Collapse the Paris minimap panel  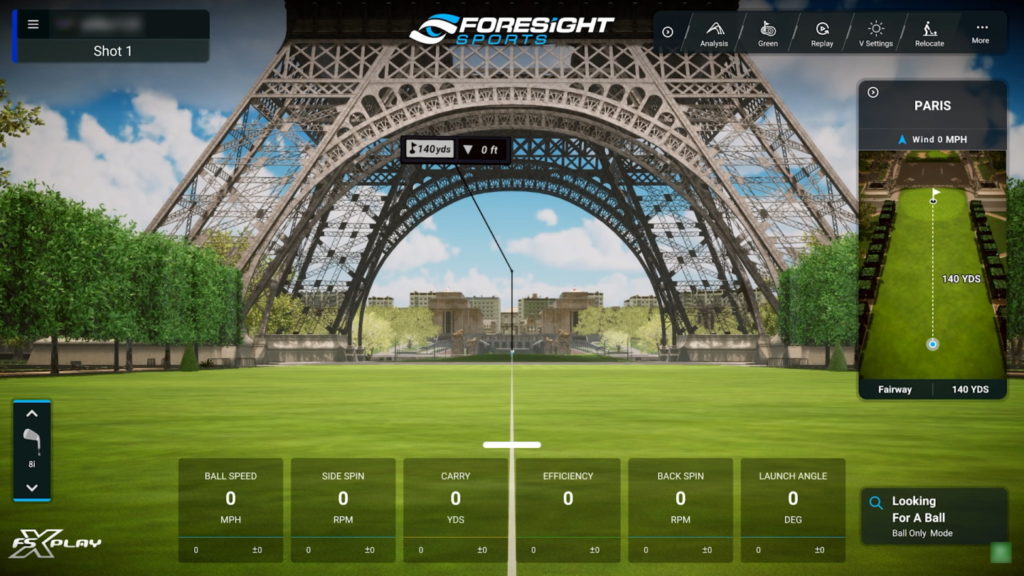point(873,92)
